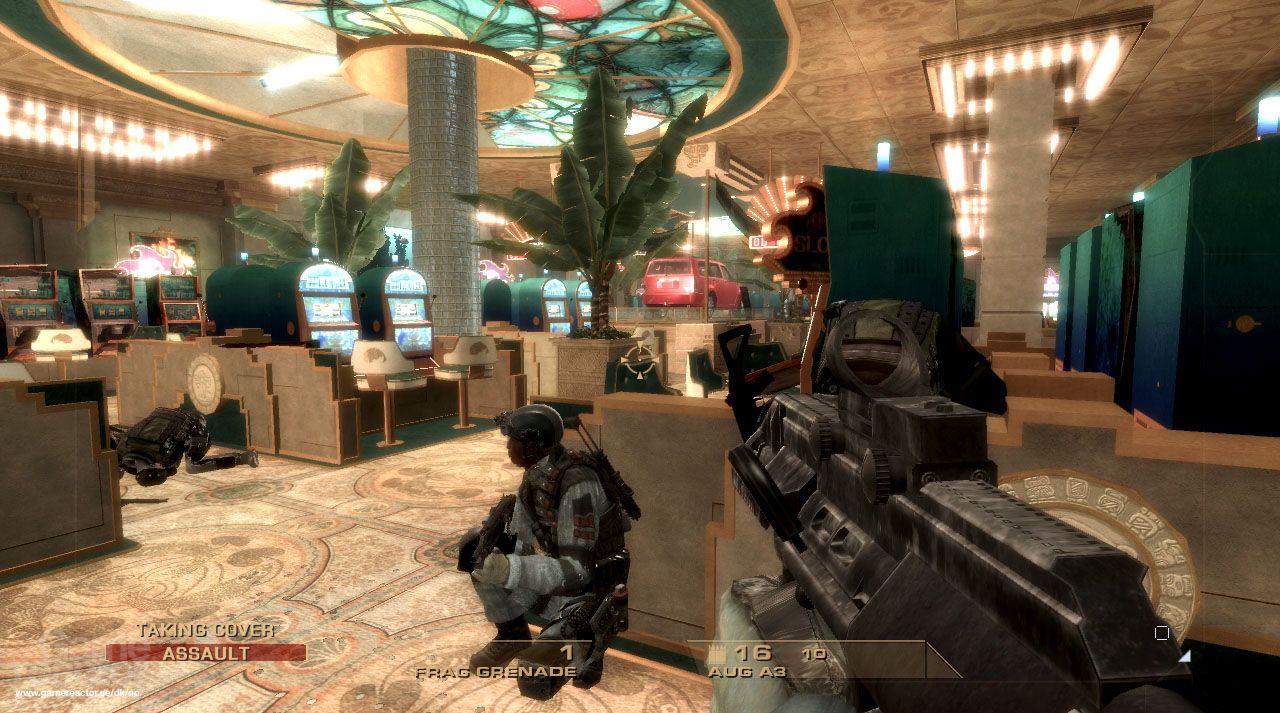Toggle the red ASSAULT team mode bar

click(x=206, y=653)
